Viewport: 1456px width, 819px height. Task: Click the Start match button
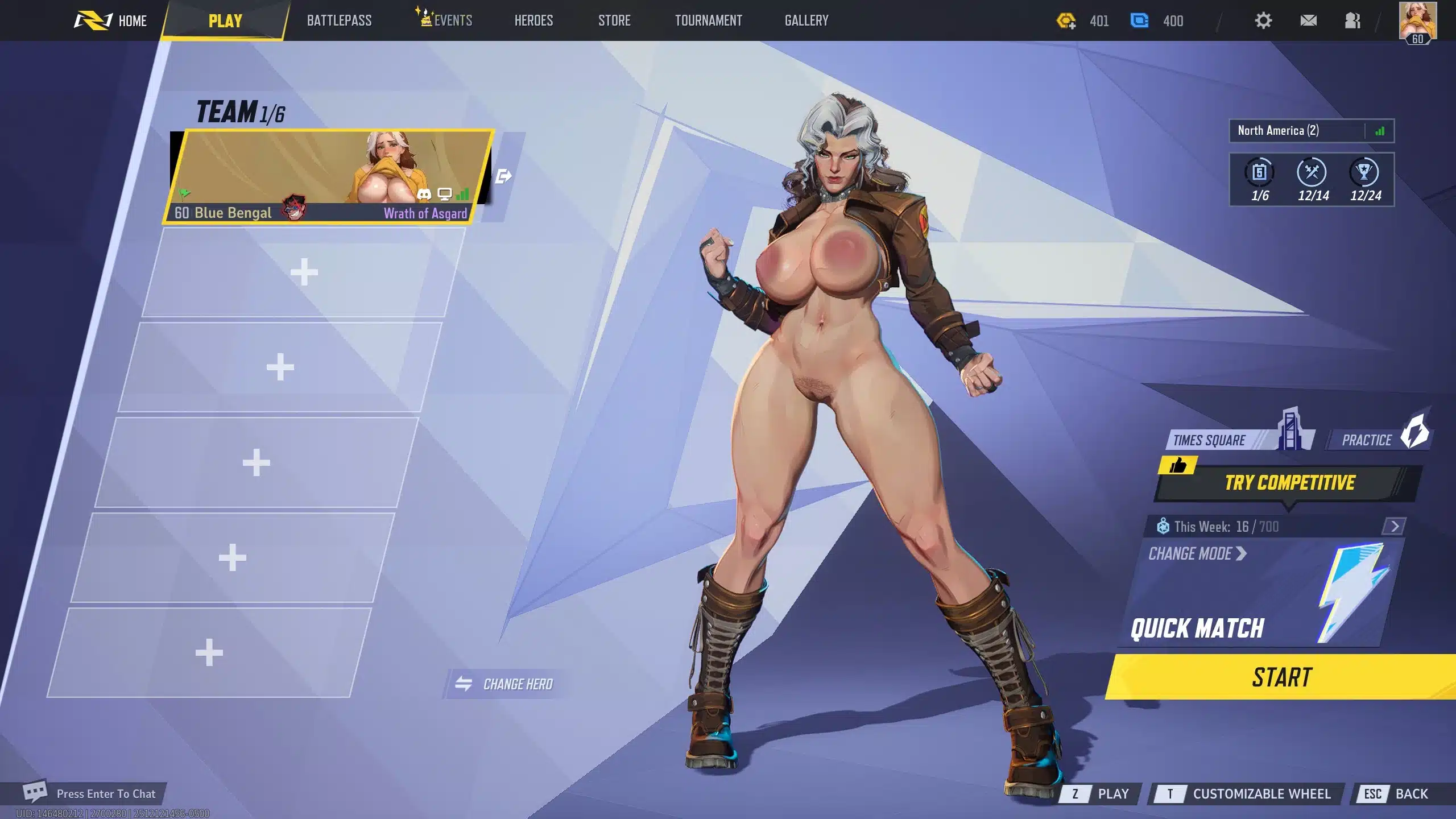click(1282, 677)
